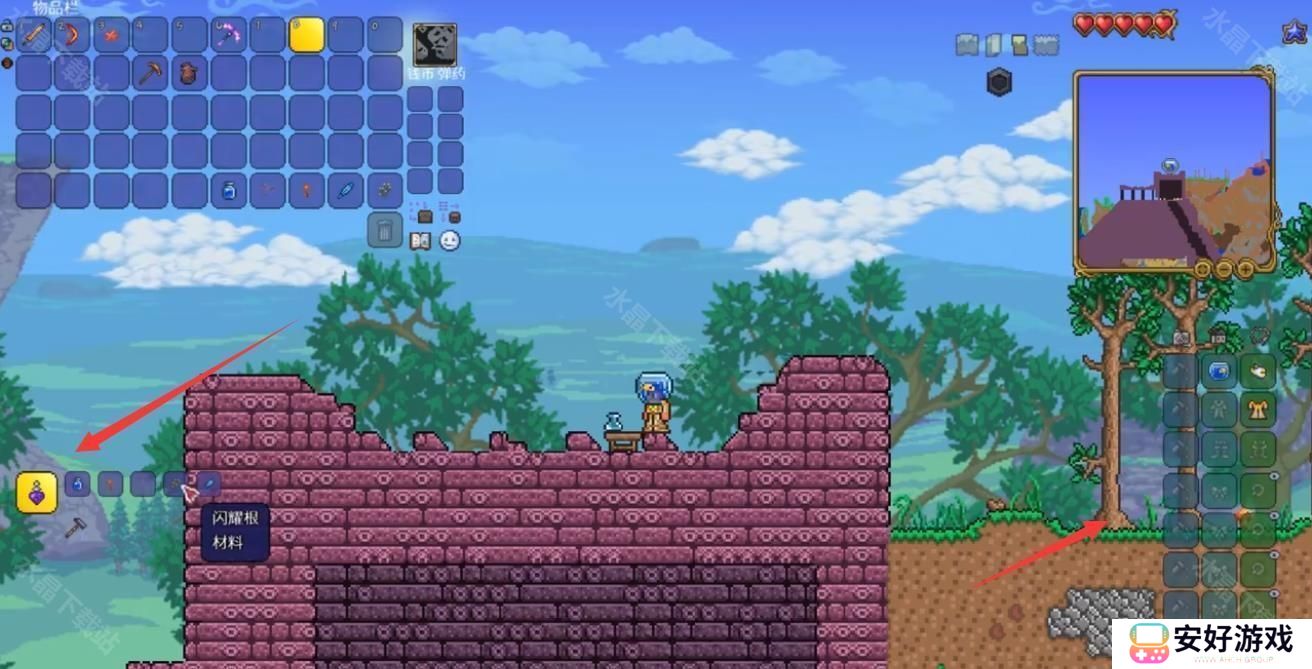Click the dark hexagon icon left of the minimap
Viewport: 1312px width, 669px height.
click(x=999, y=82)
